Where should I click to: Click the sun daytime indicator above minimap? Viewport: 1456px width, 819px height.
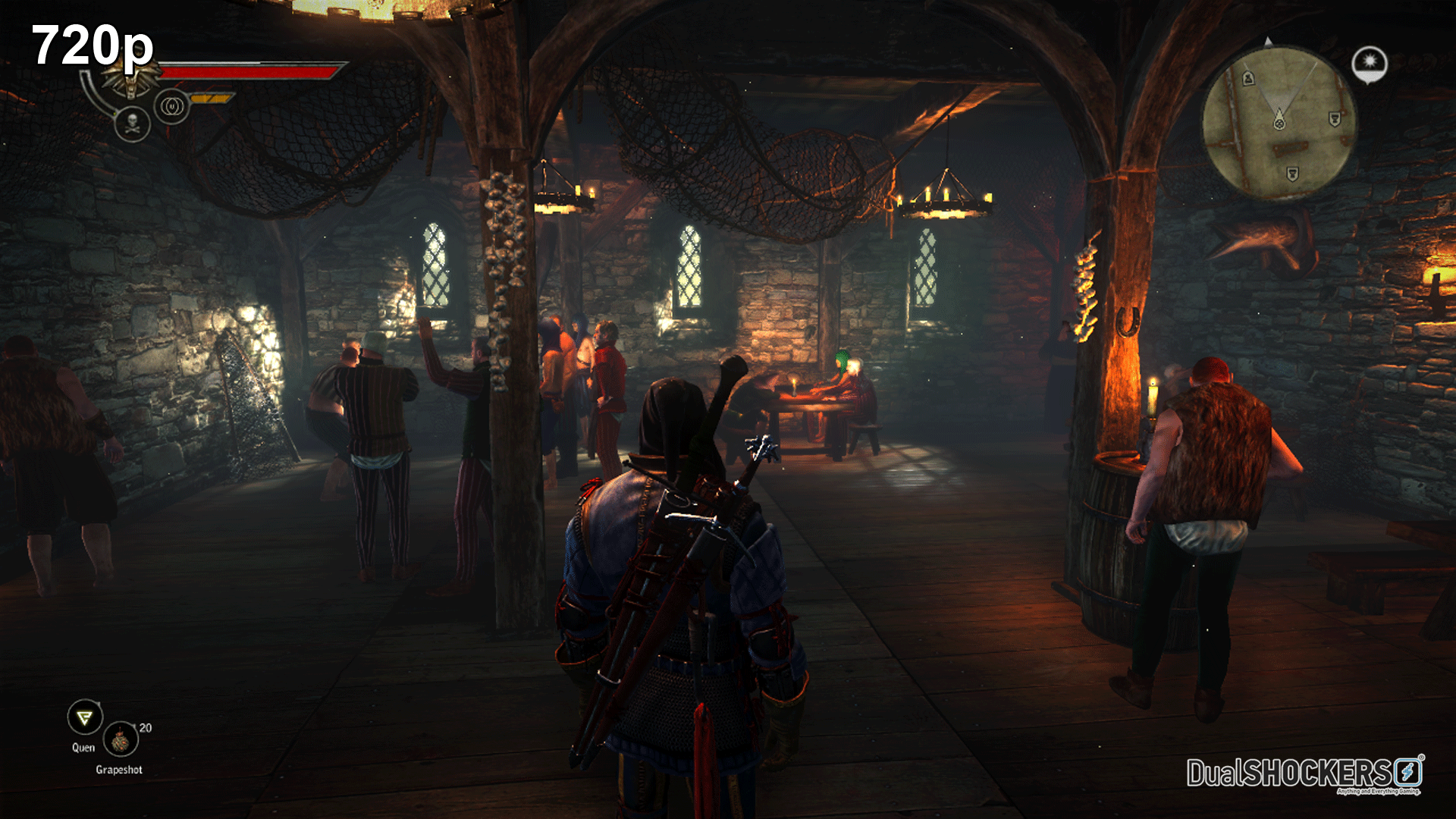click(x=1370, y=63)
